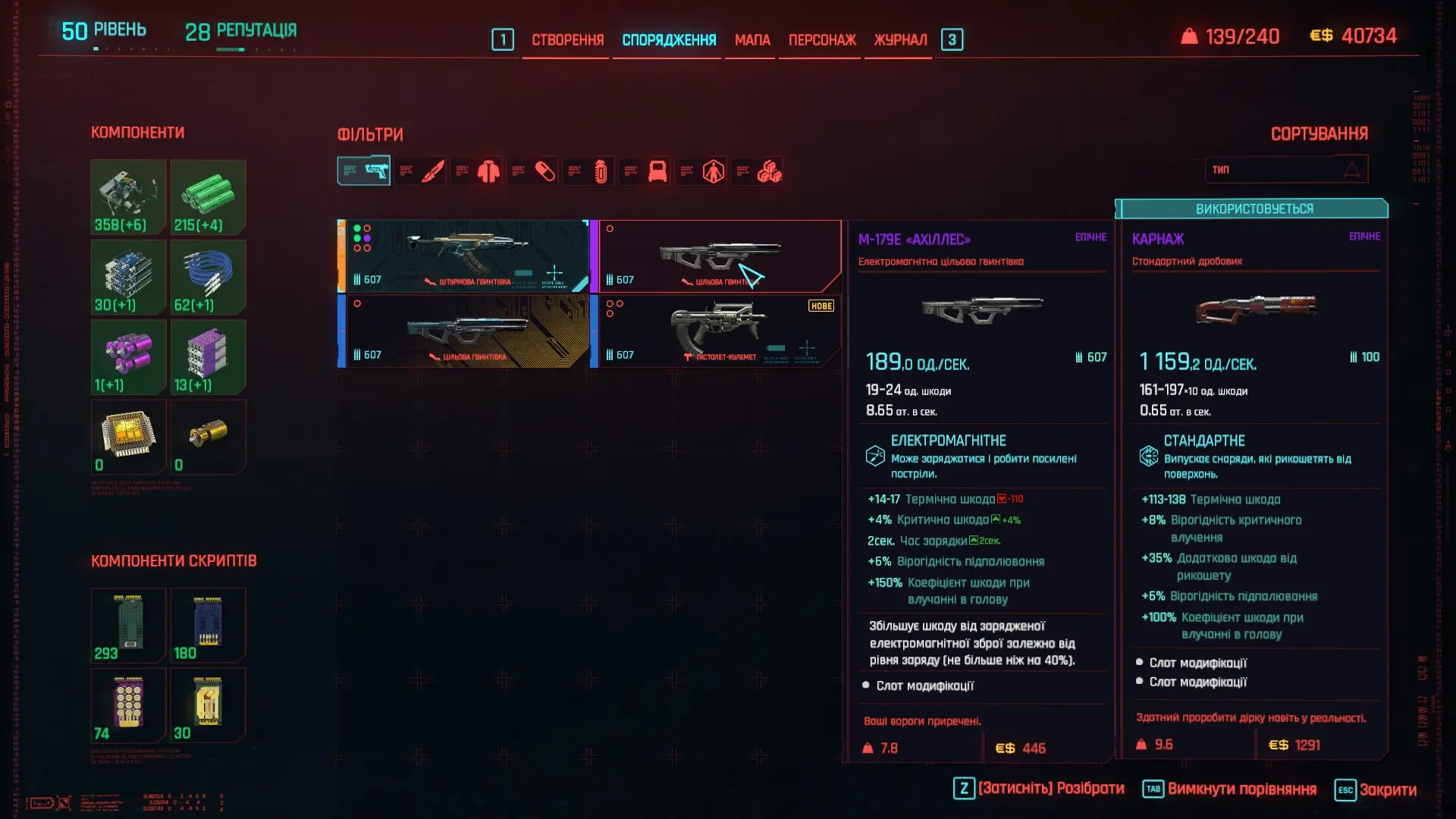Show clothing with the jacket filter
This screenshot has height=819, width=1456.
[x=488, y=171]
